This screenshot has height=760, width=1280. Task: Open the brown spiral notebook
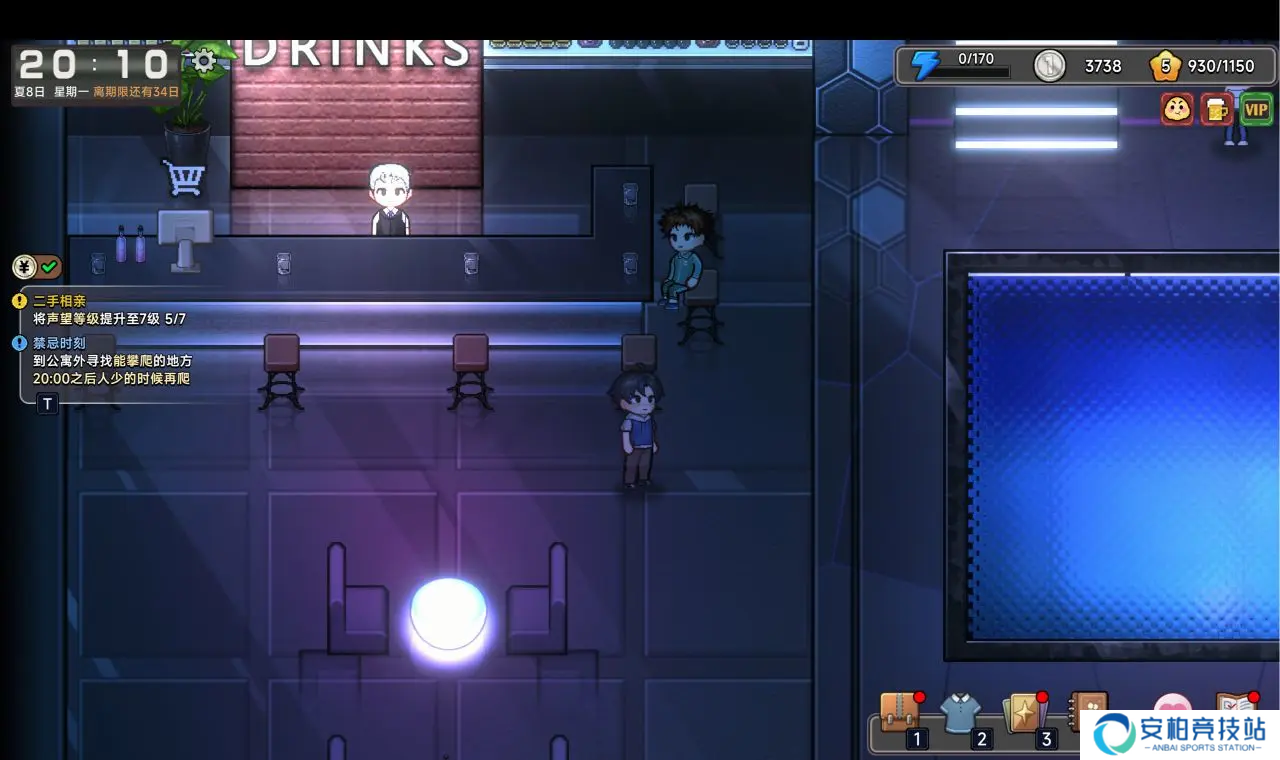pos(1086,708)
